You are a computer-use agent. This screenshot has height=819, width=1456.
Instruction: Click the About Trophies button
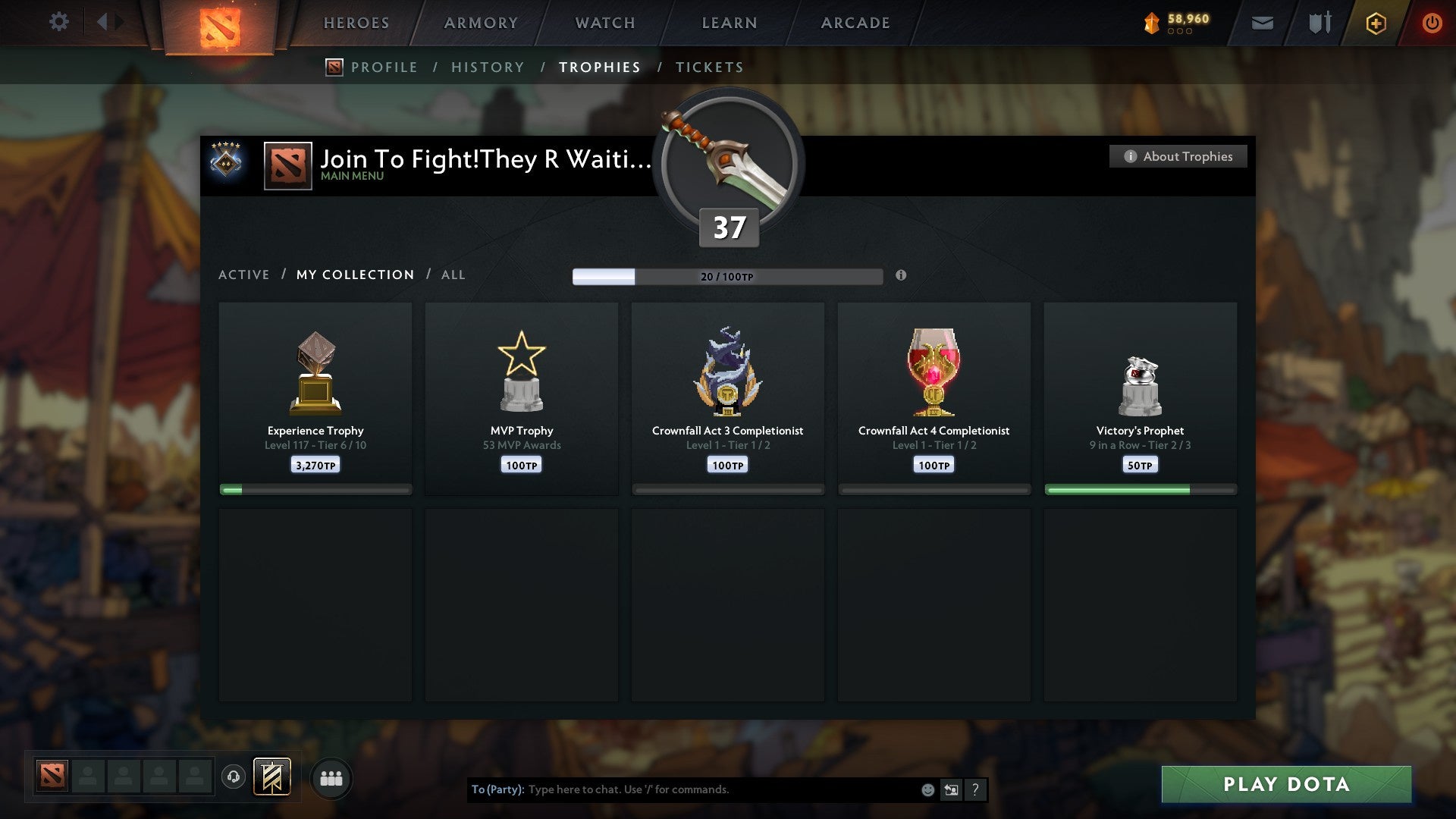(1178, 156)
